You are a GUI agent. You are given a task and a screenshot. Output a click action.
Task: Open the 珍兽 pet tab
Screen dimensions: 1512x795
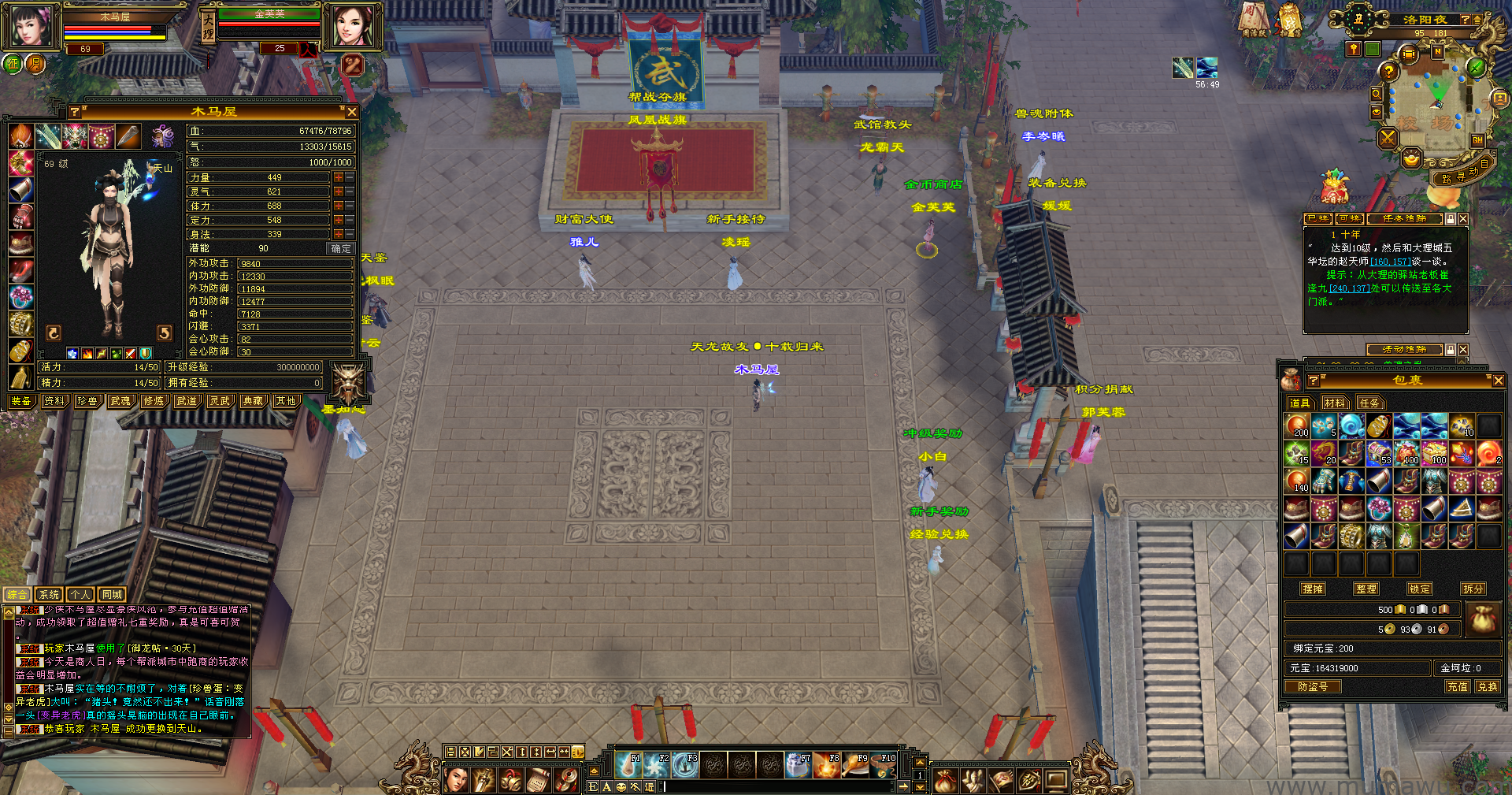click(x=87, y=401)
